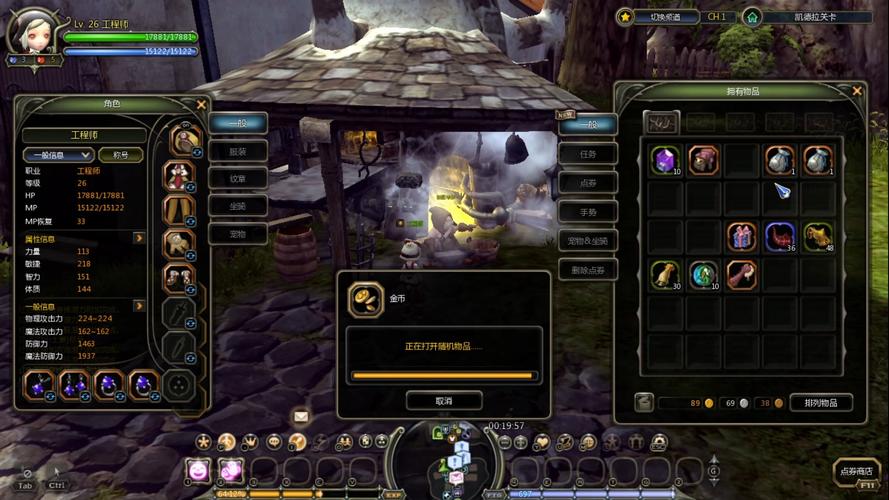This screenshot has height=500, width=889.
Task: Close the character (角色) window
Action: (x=201, y=103)
